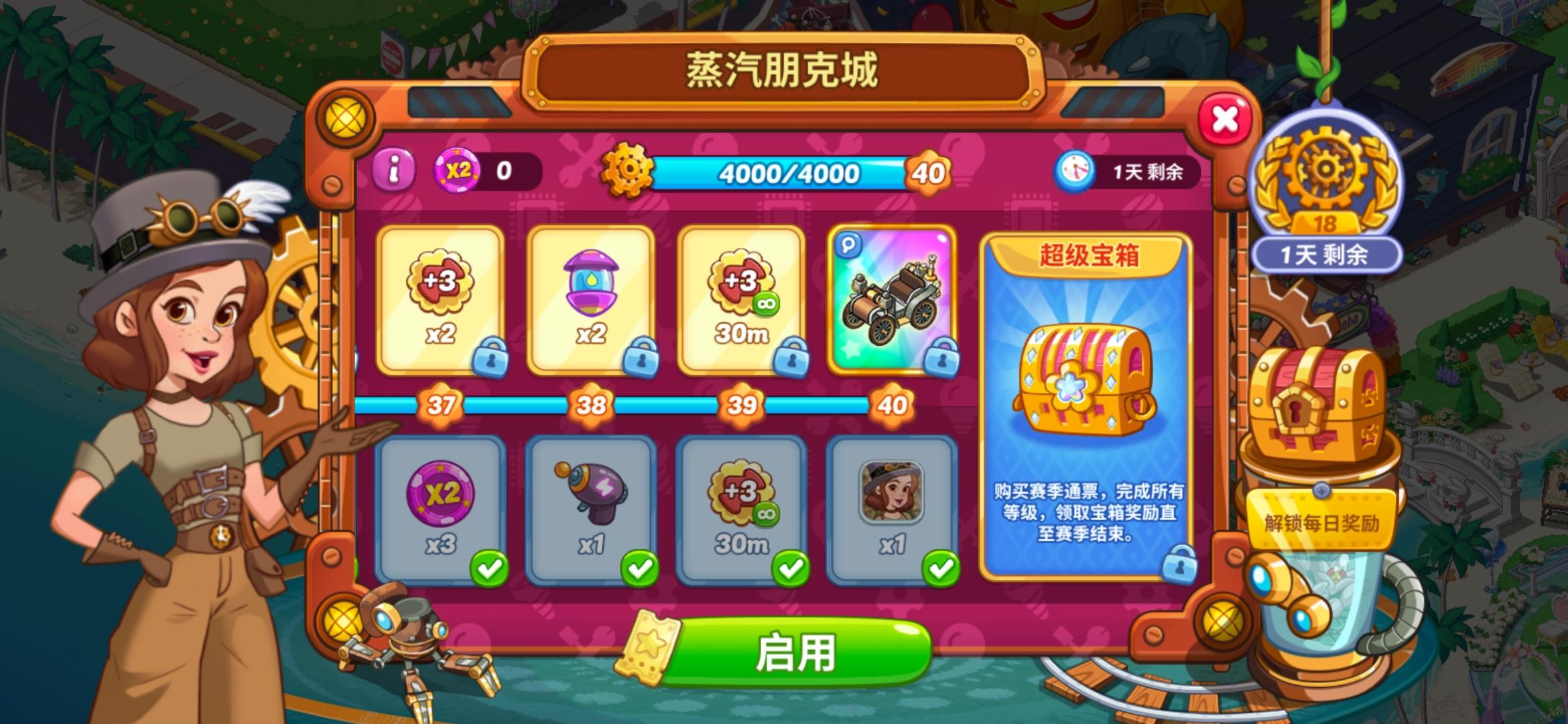
Task: Tap the 30m infinite +3 reward at level 39
Action: pyautogui.click(x=744, y=302)
